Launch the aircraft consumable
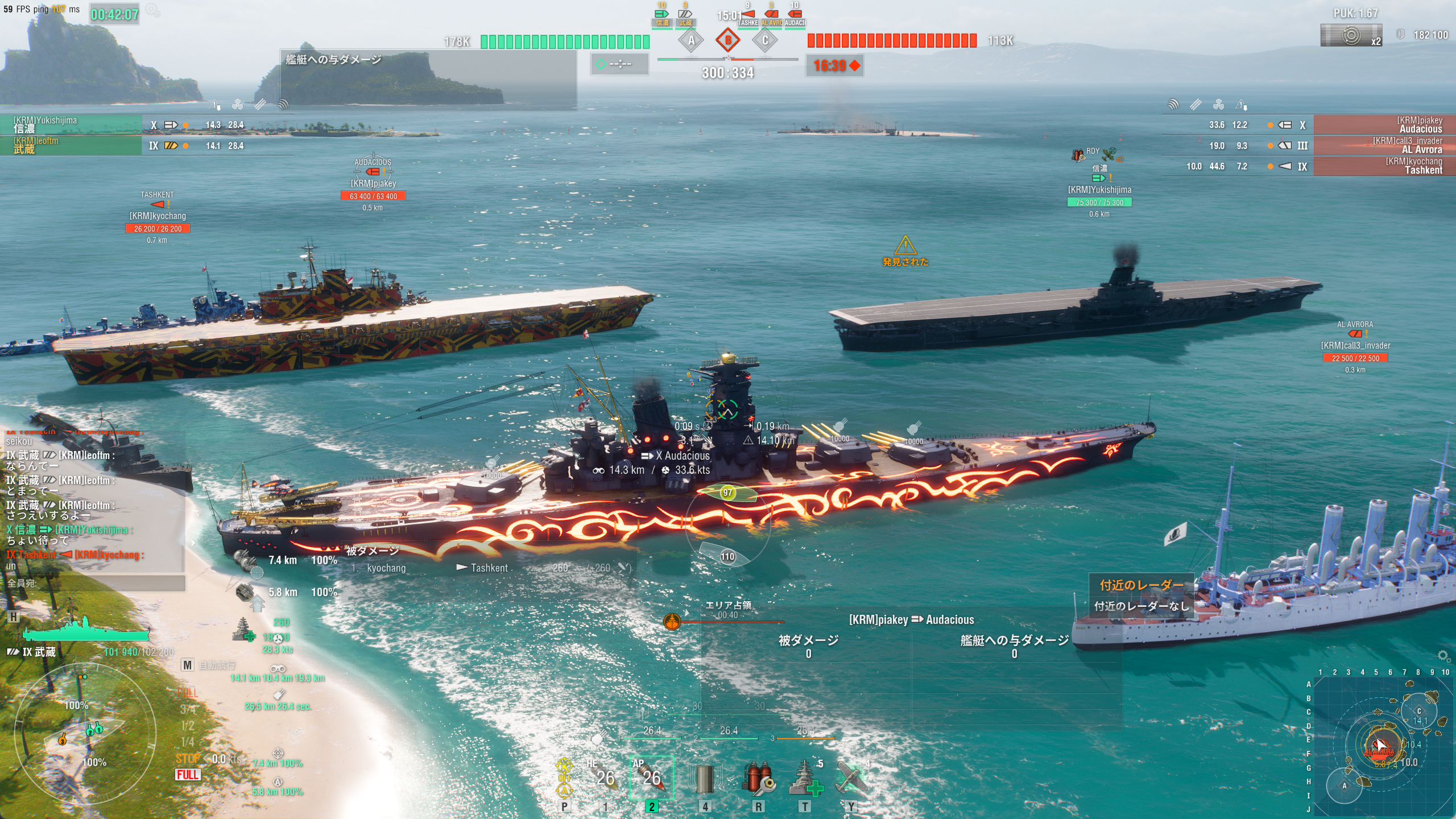This screenshot has height=819, width=1456. tap(851, 779)
